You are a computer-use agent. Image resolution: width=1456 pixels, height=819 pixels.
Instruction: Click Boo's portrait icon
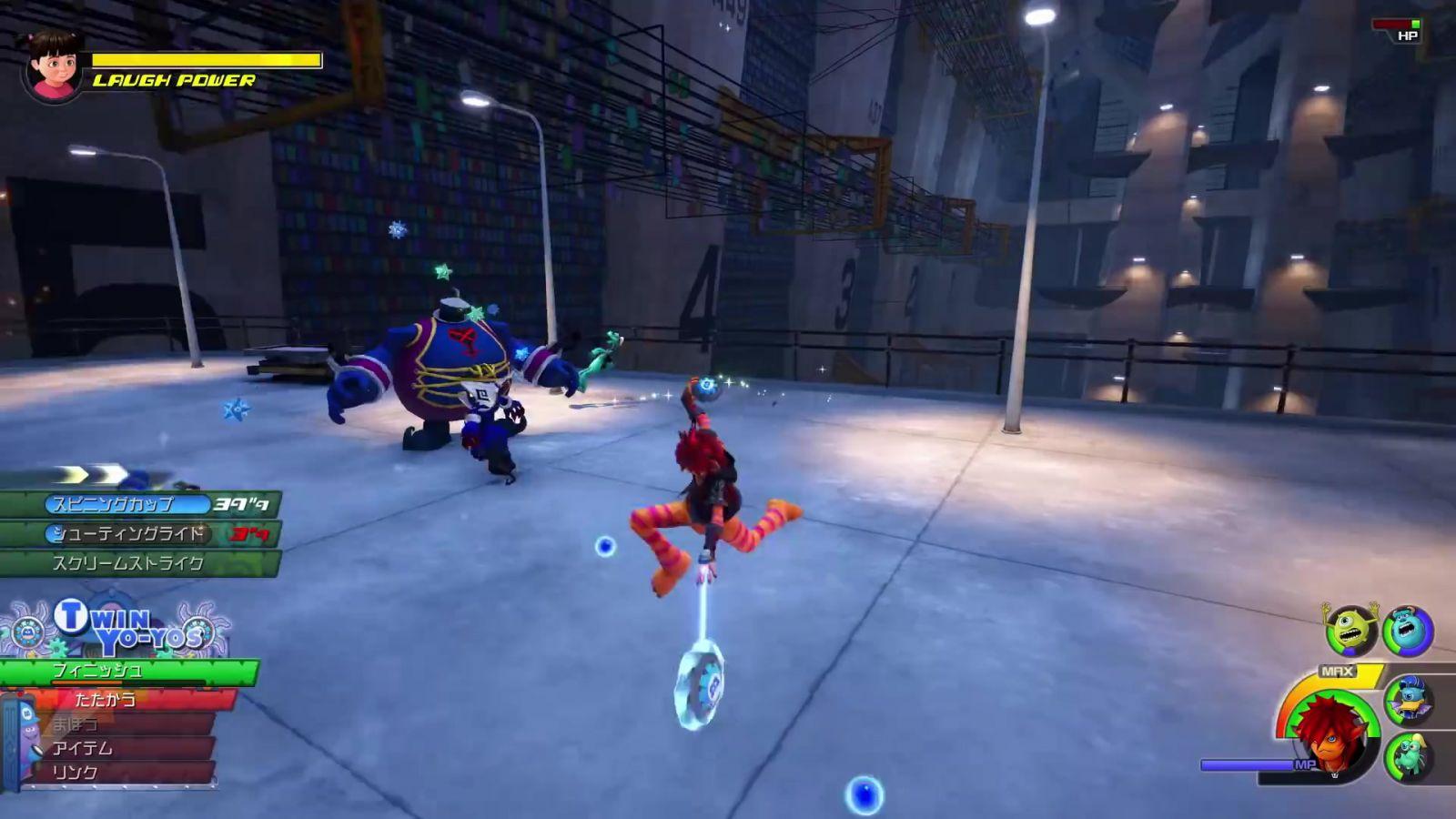[x=53, y=66]
